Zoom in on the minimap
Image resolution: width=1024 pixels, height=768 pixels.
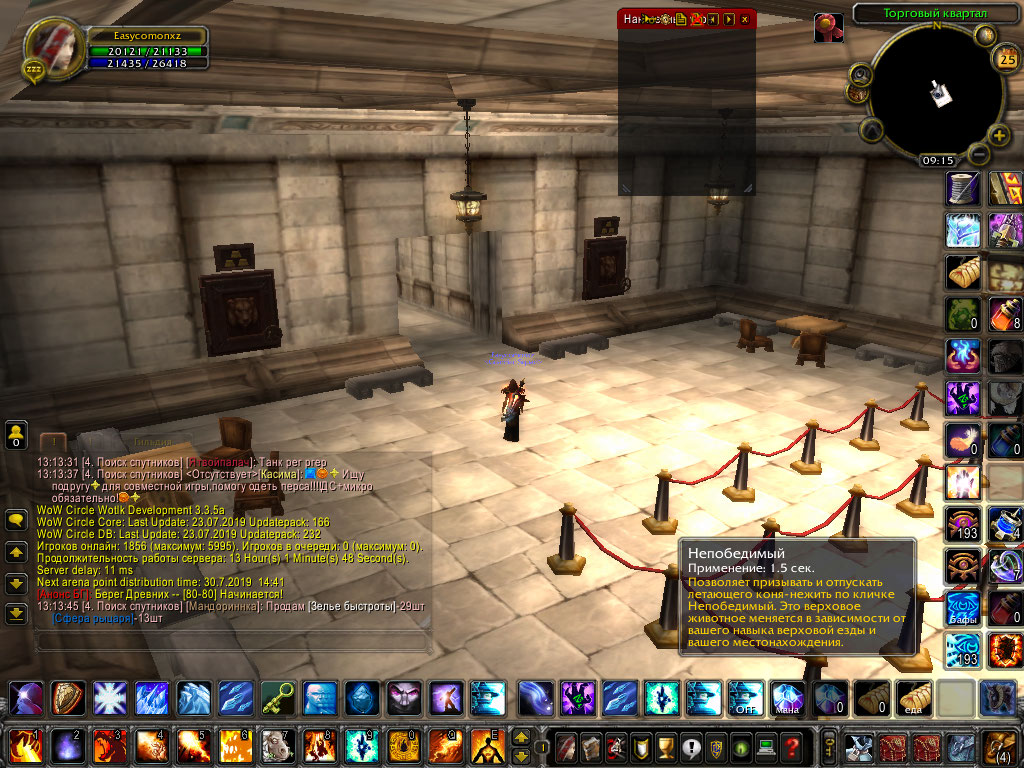(x=999, y=136)
